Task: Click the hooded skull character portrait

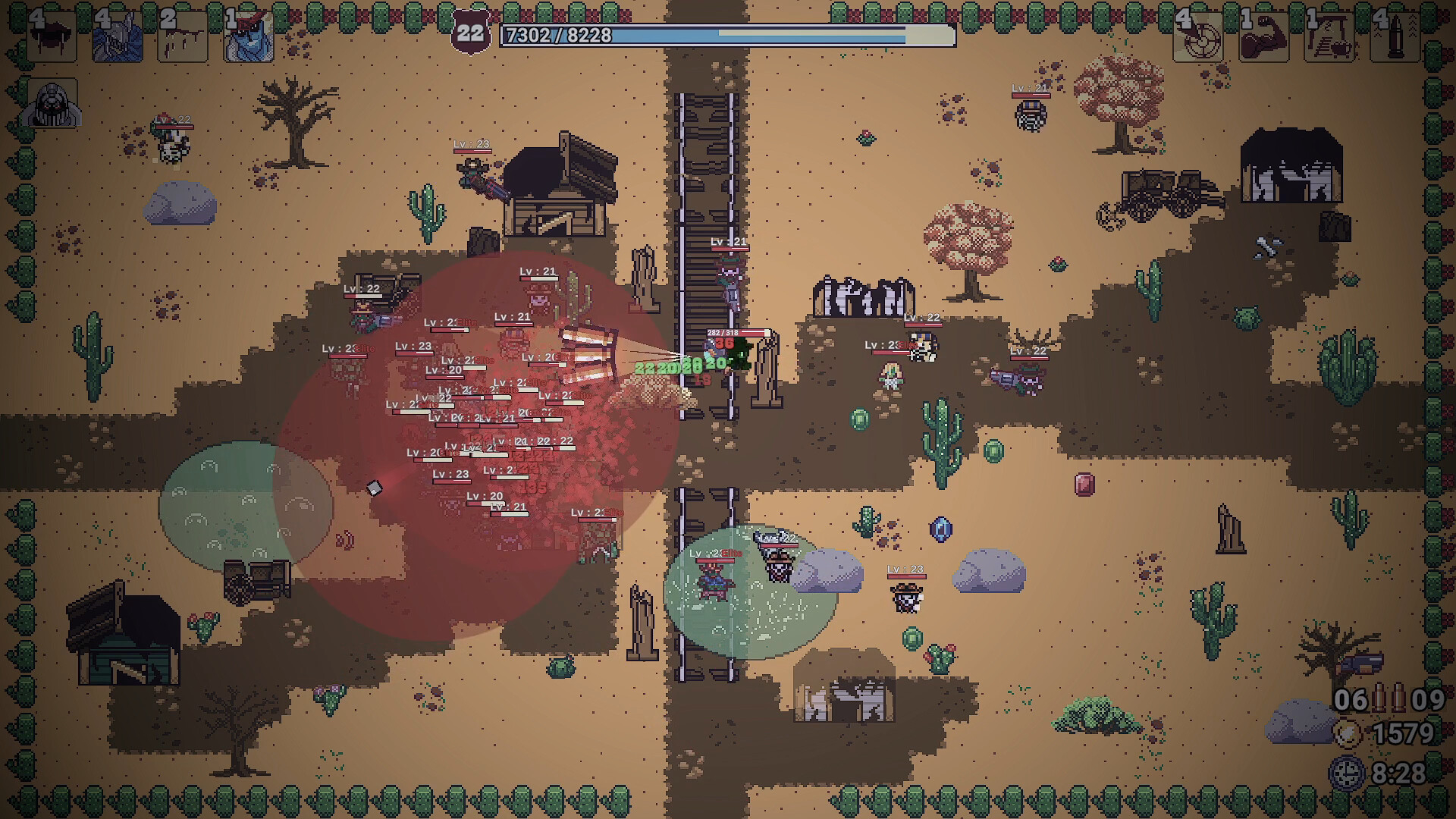Action: click(x=53, y=104)
